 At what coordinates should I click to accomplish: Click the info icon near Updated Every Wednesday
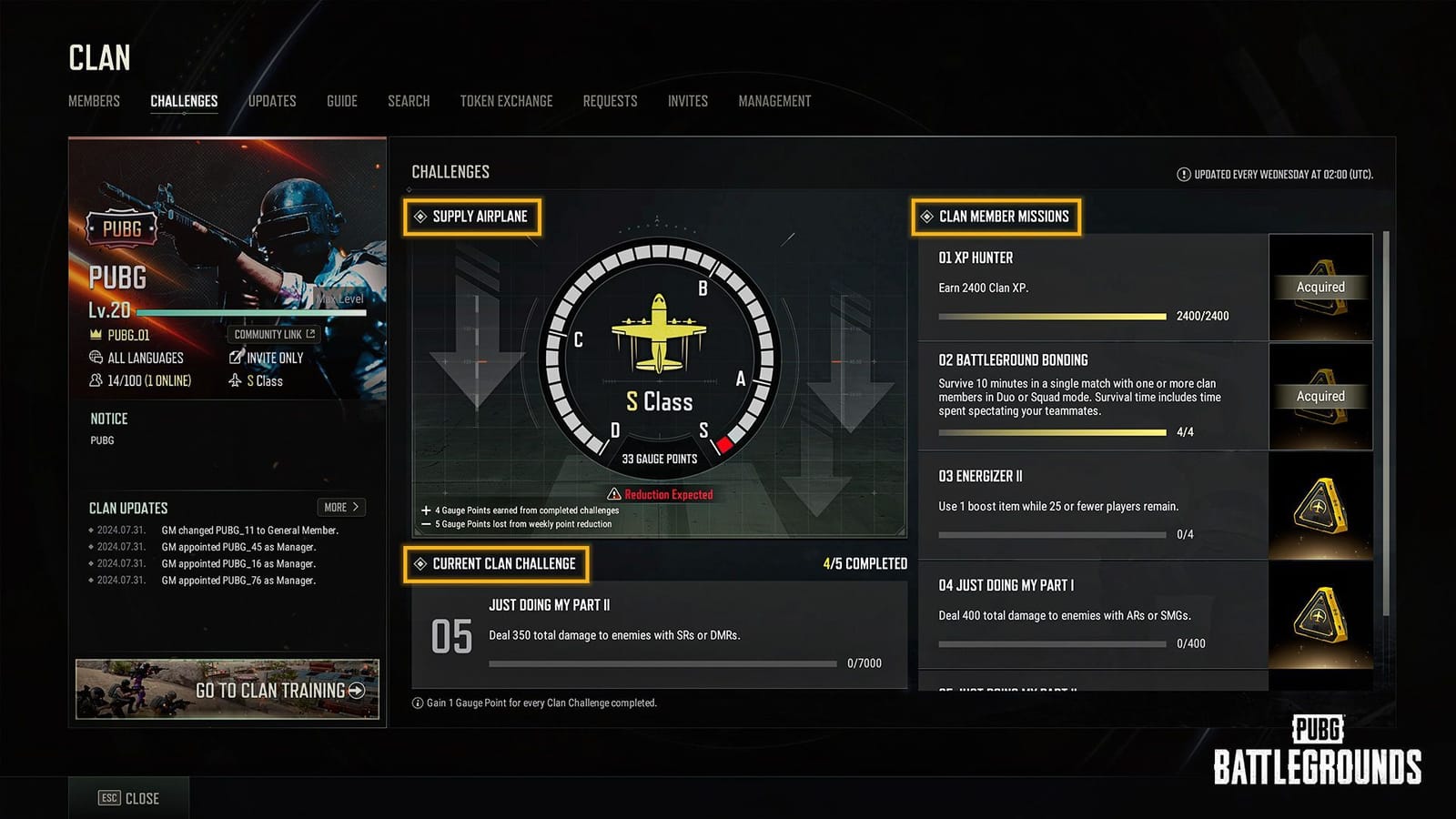1184,172
